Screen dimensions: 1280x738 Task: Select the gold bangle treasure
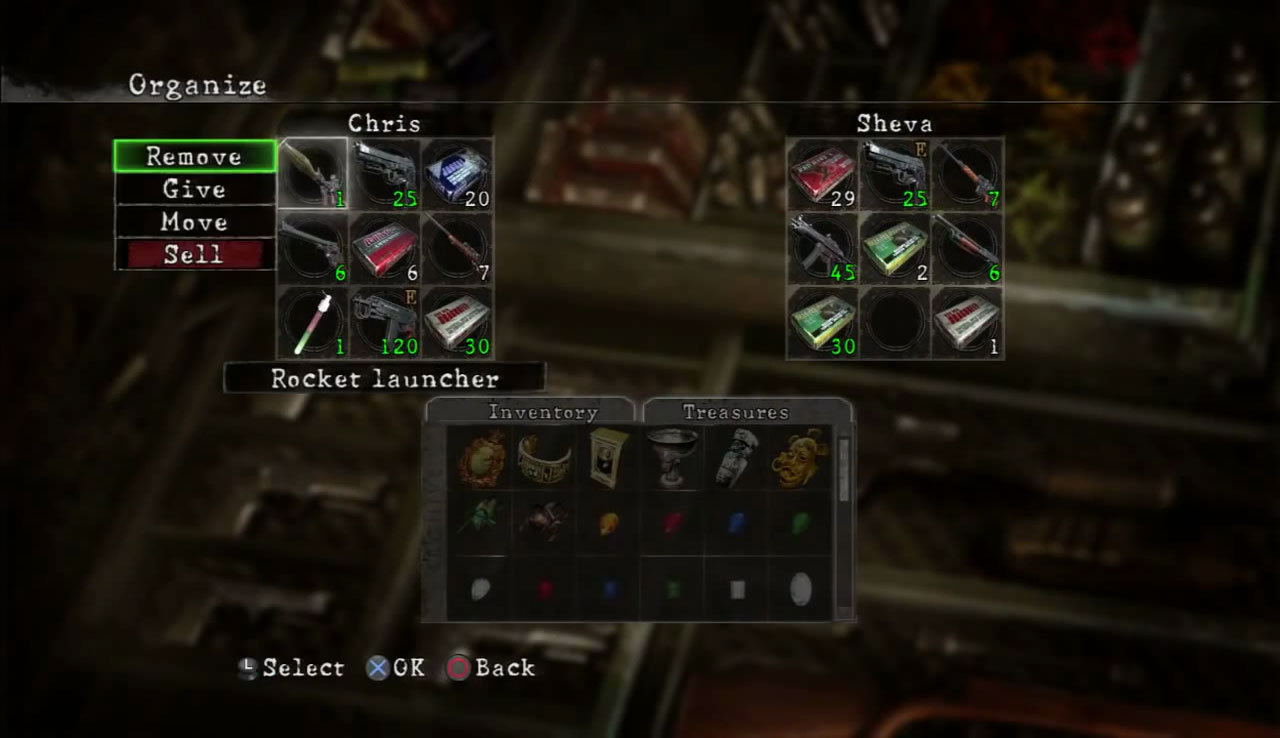544,458
